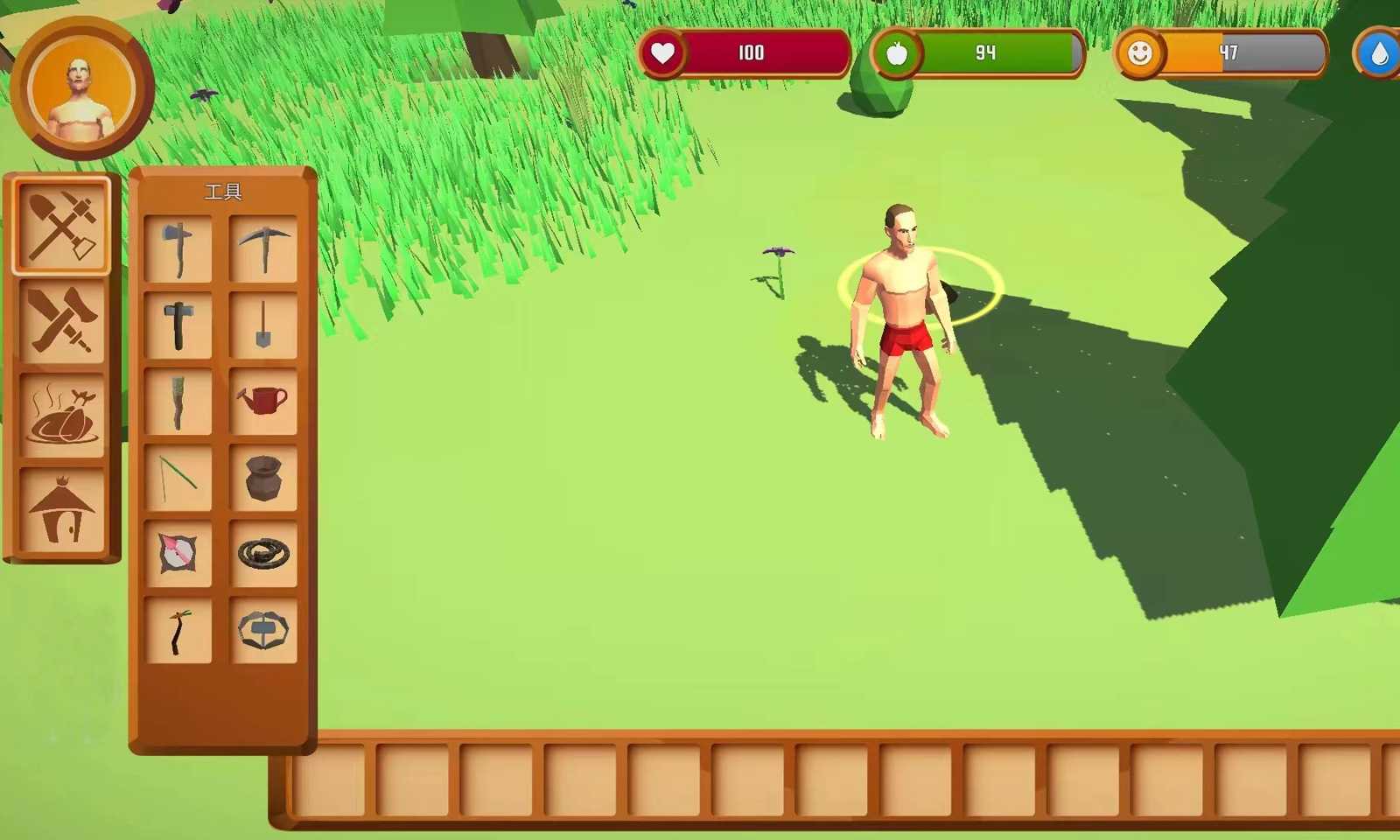Select the fishing rod slot
The image size is (1400, 840).
(178, 478)
